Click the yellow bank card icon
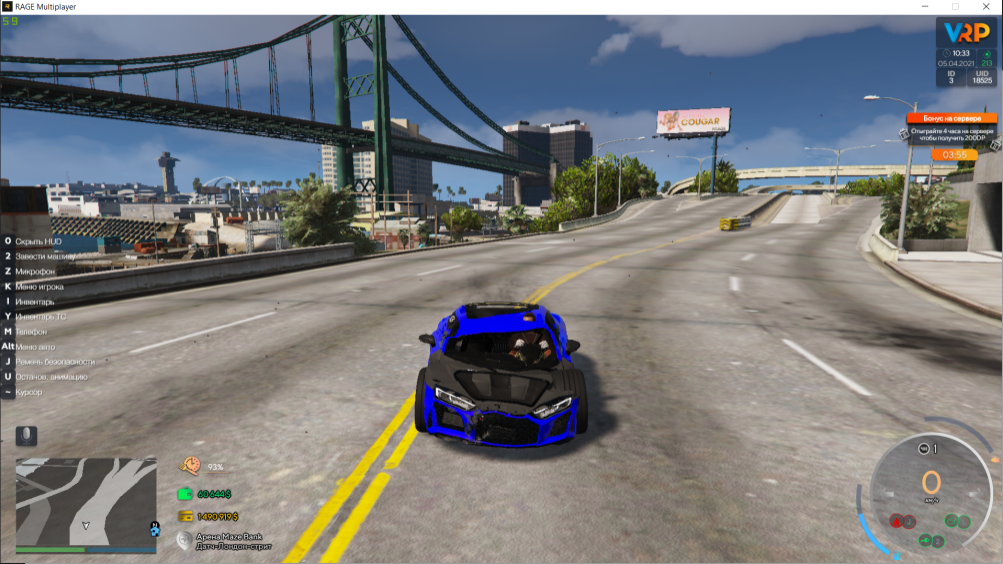The image size is (1003, 564). click(x=185, y=516)
